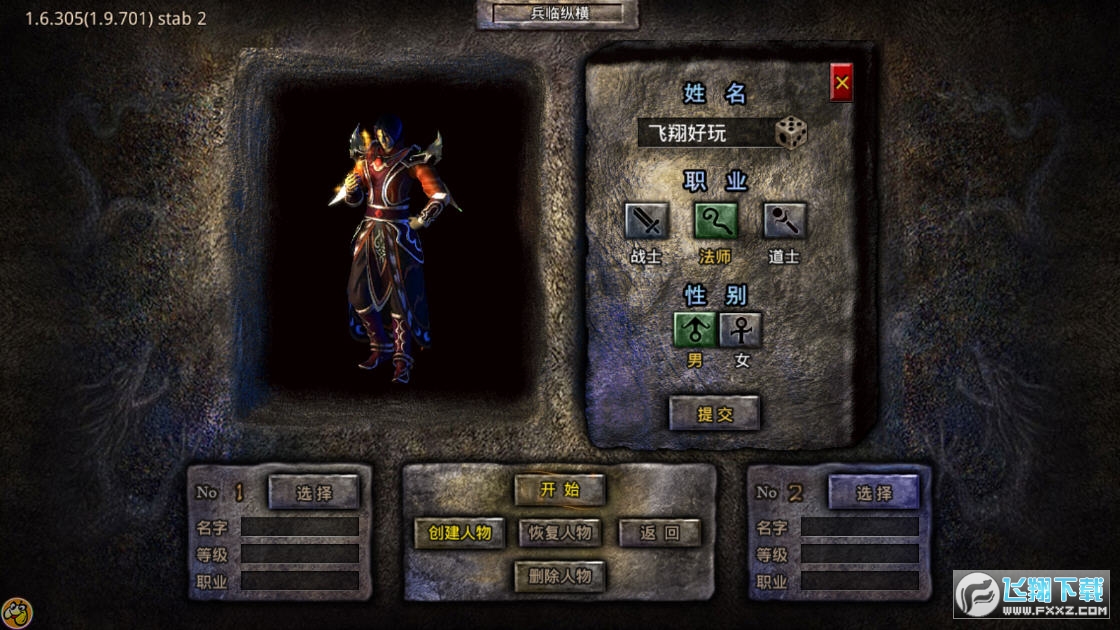This screenshot has height=630, width=1120.
Task: Open 恢复人物 restore character
Action: tap(560, 533)
